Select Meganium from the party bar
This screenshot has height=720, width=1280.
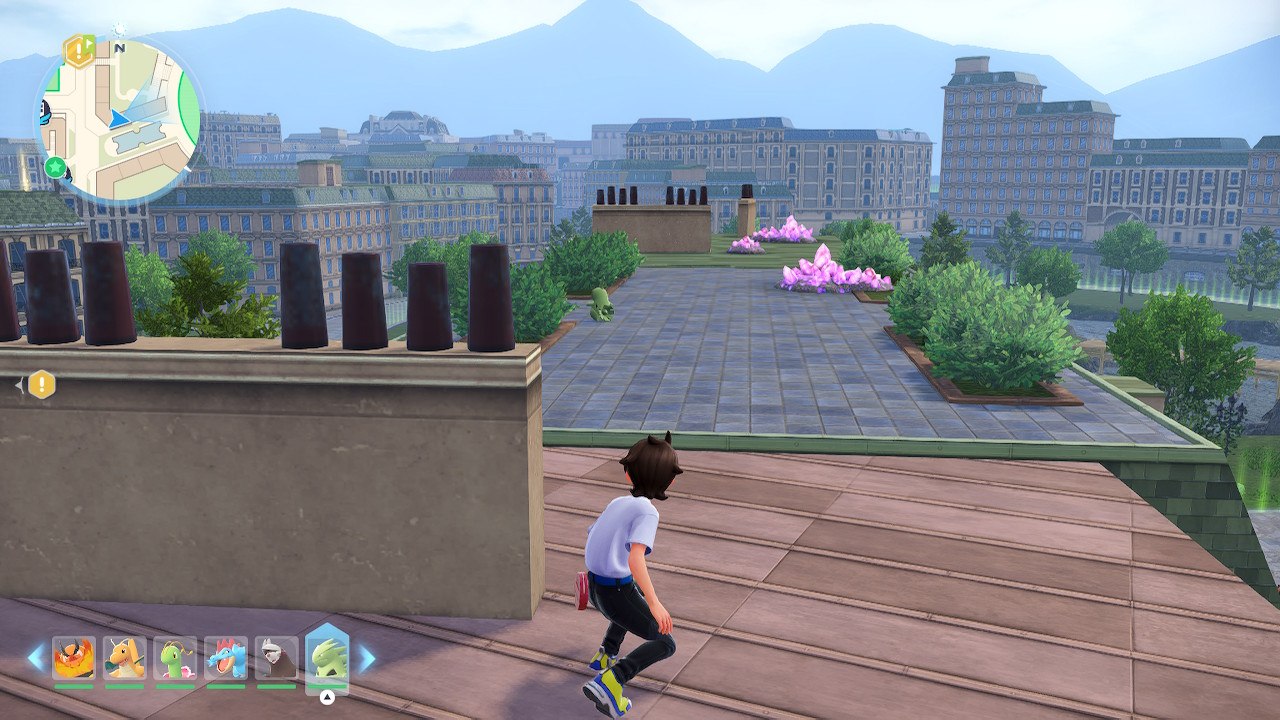(x=175, y=658)
